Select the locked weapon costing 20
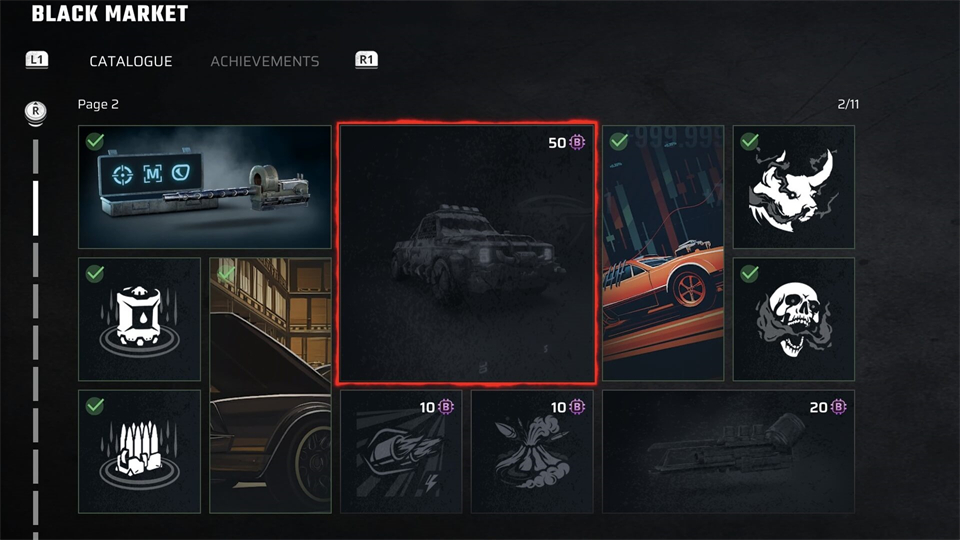Viewport: 960px width, 540px height. pos(728,451)
